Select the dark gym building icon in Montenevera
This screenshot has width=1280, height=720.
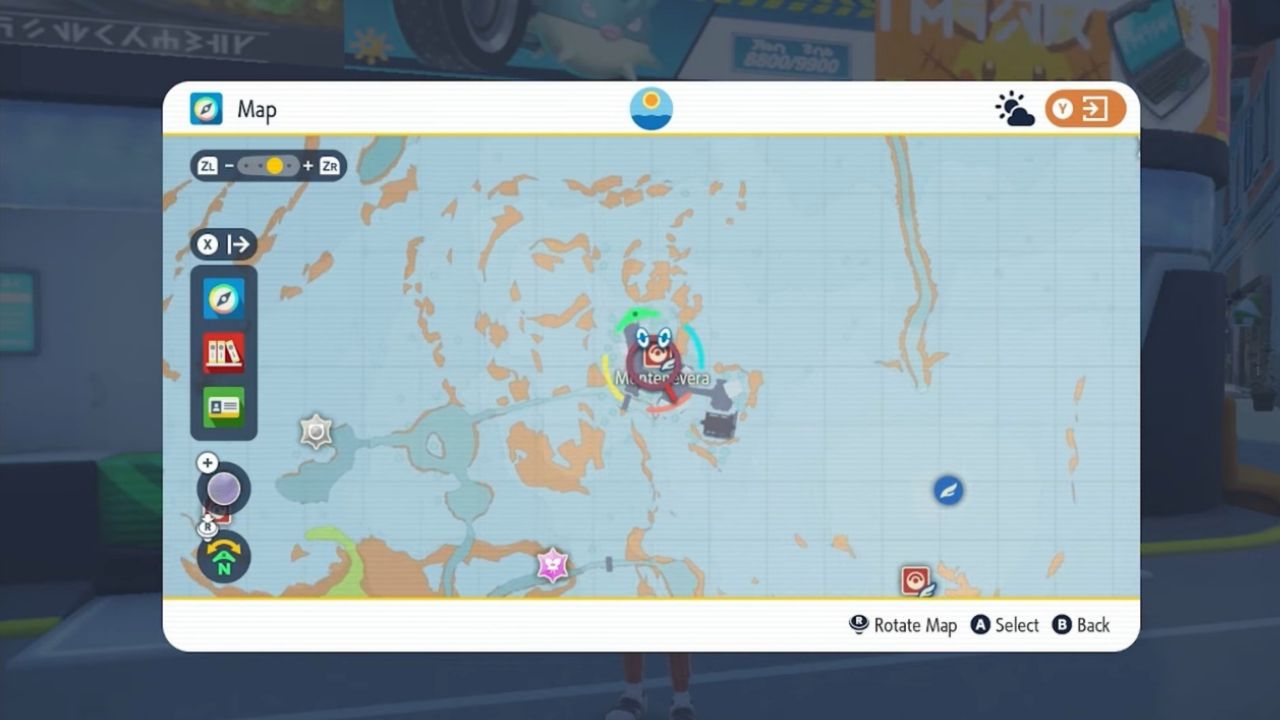717,425
